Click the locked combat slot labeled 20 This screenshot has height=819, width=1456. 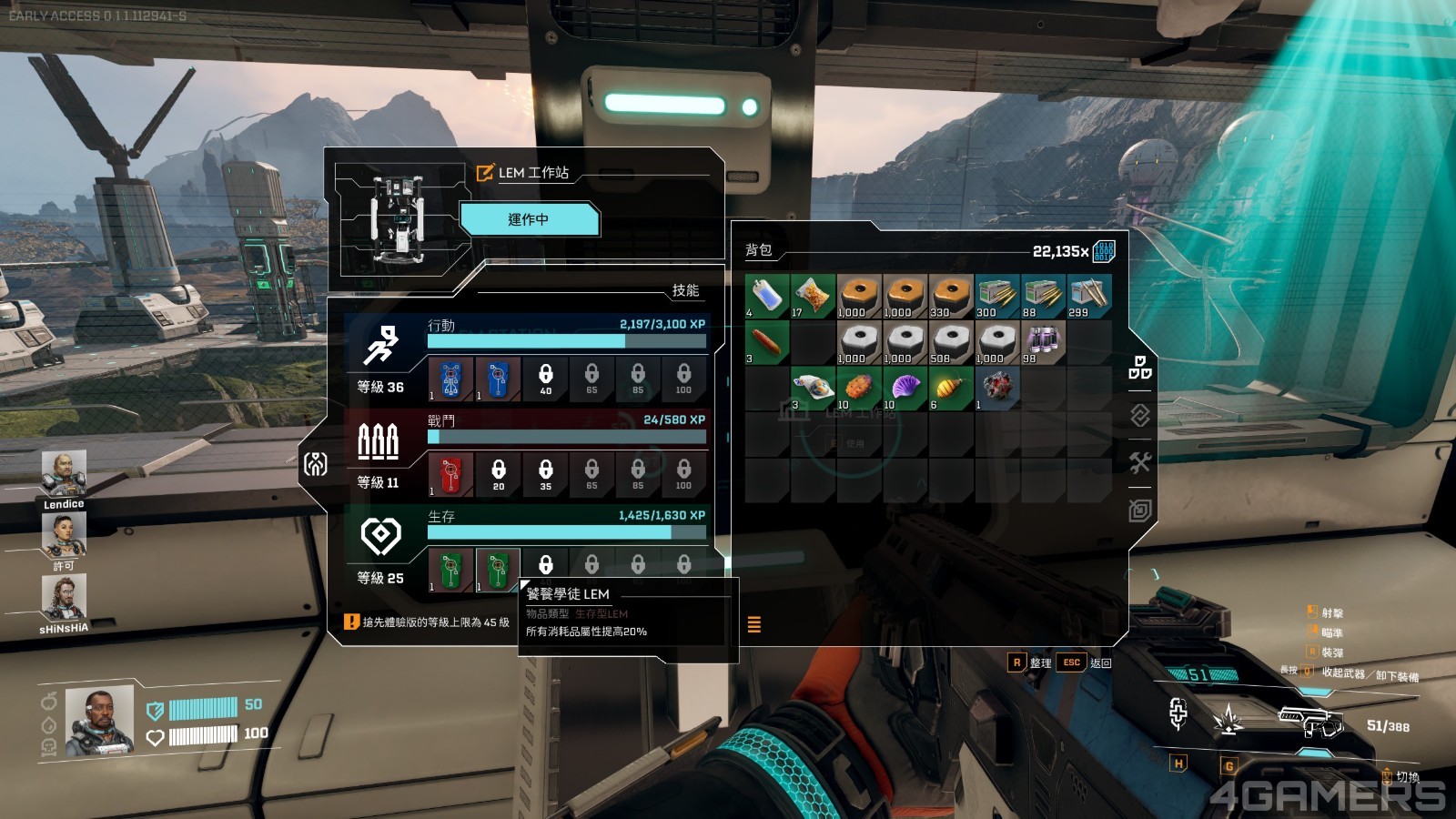498,473
